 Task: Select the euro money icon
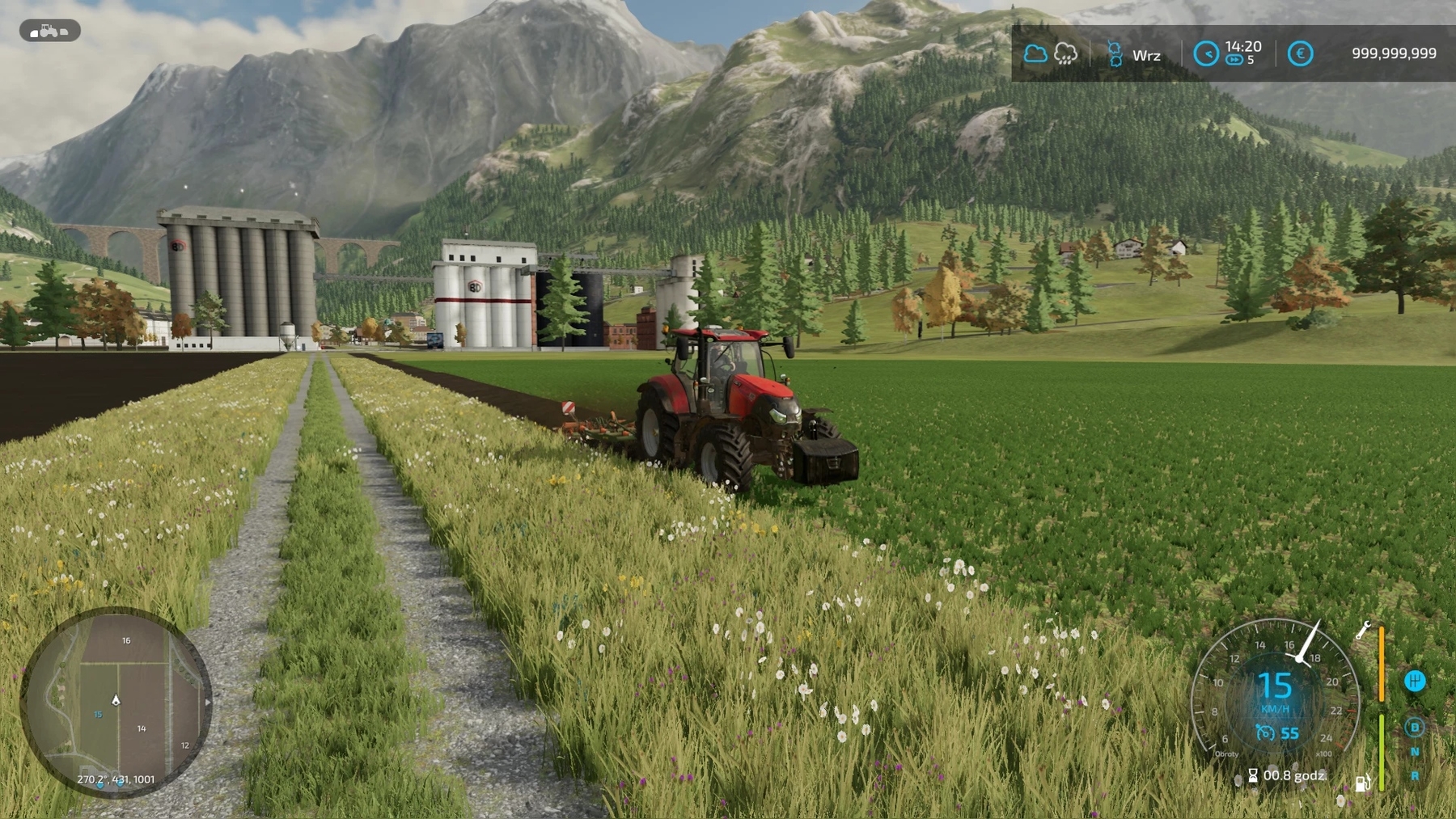(x=1300, y=54)
